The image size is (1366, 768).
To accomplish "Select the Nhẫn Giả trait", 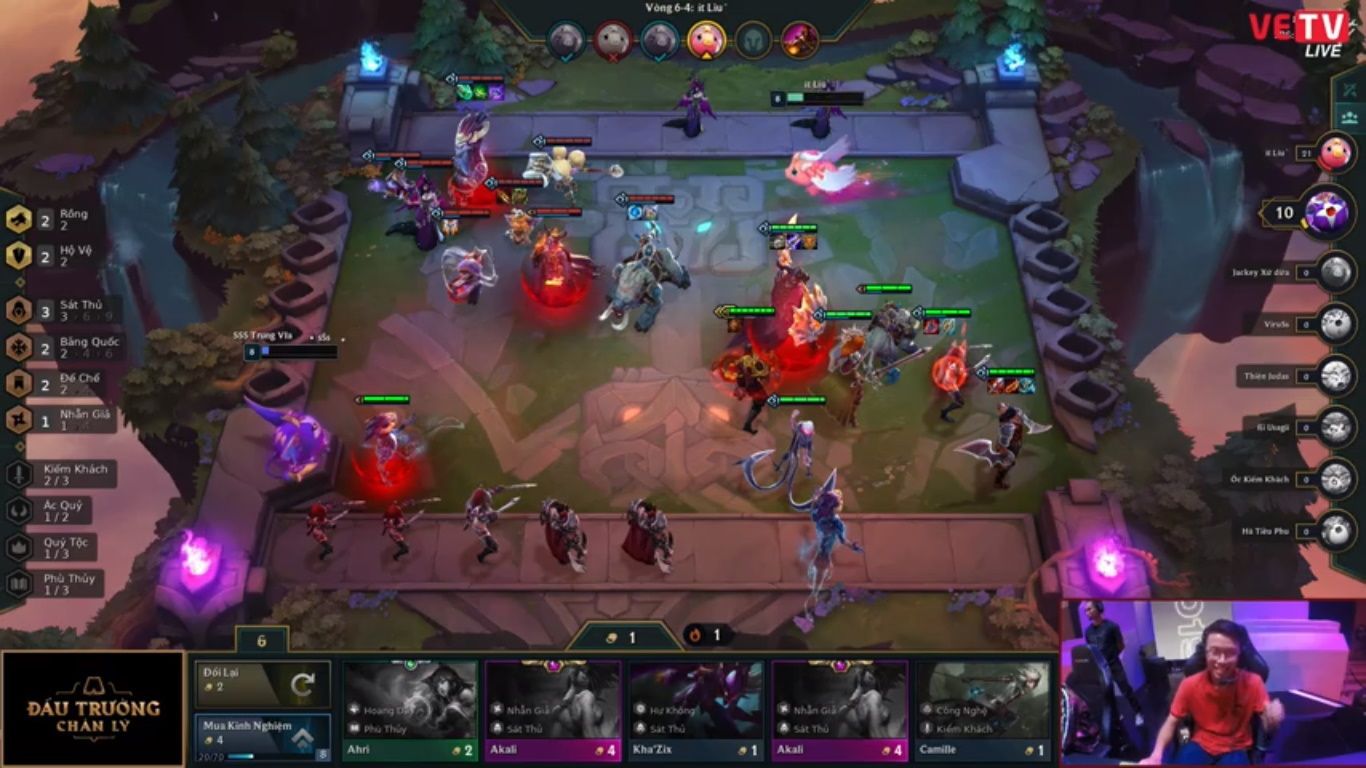I will 60,421.
